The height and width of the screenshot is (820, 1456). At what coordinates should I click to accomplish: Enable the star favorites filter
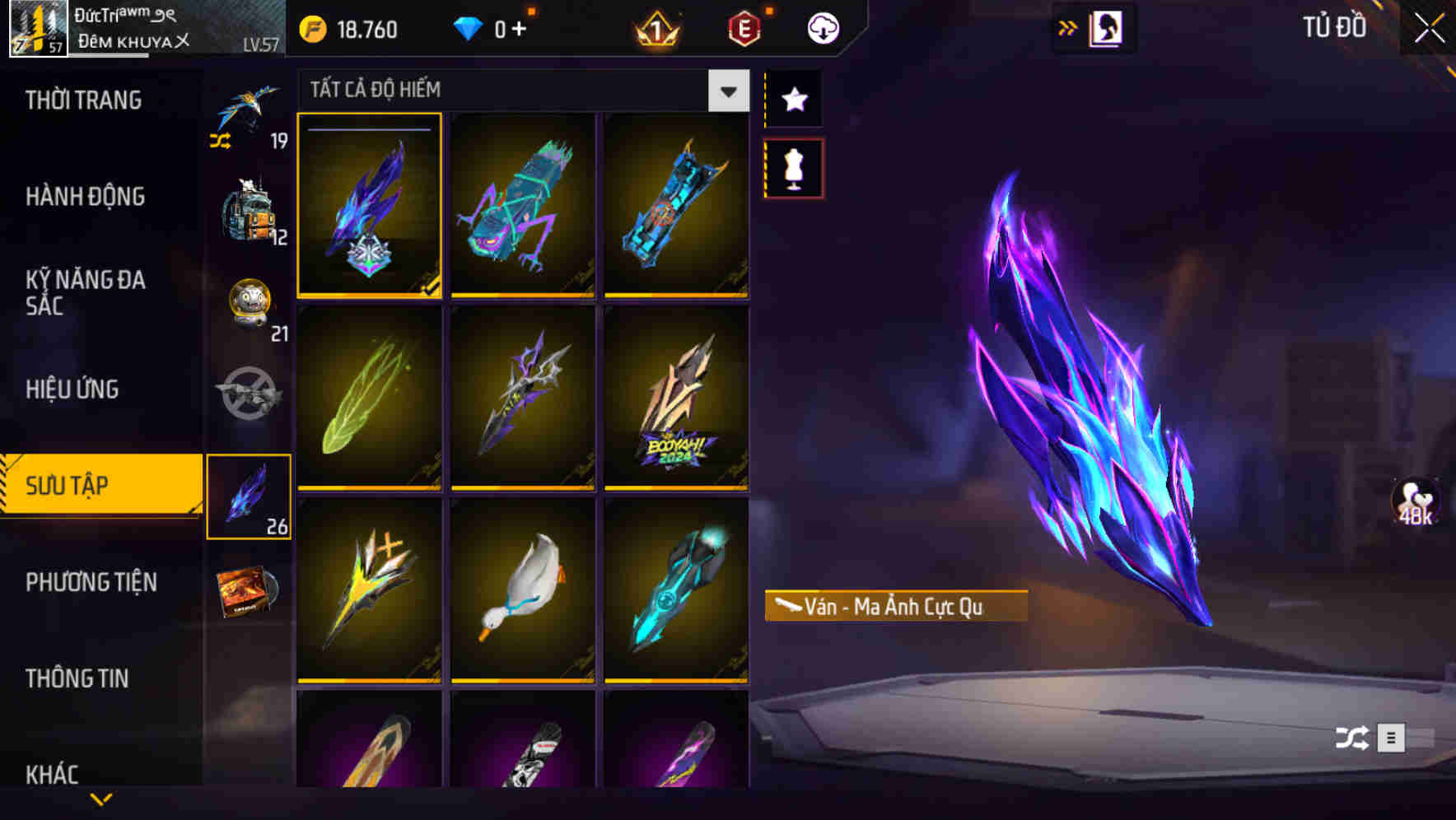coord(793,99)
